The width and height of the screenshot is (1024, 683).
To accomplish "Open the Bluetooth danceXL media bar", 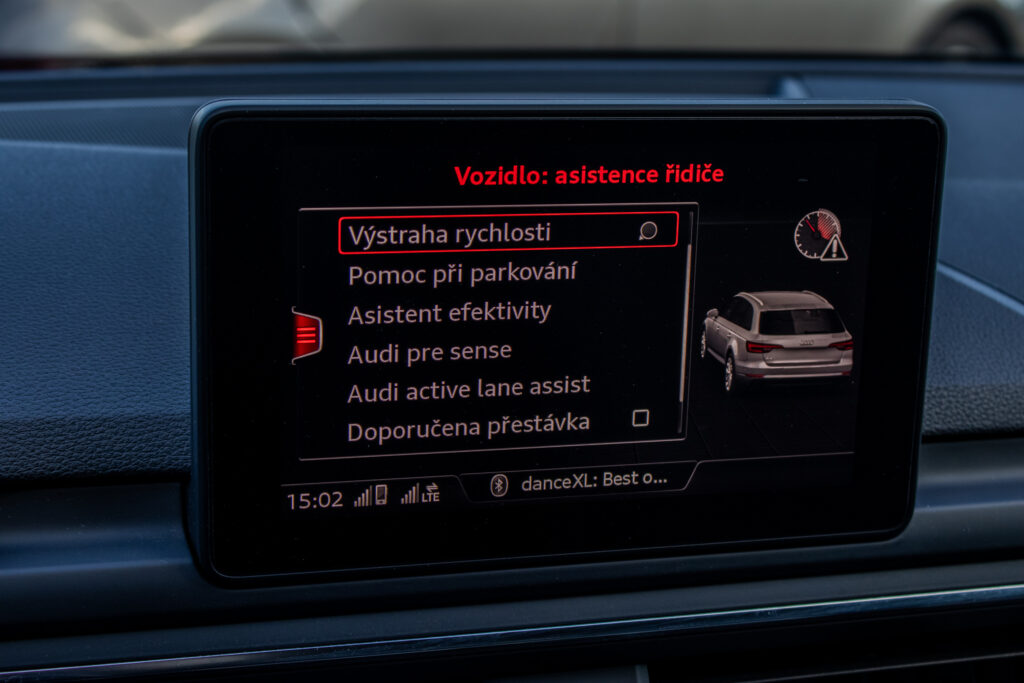I will coord(579,481).
